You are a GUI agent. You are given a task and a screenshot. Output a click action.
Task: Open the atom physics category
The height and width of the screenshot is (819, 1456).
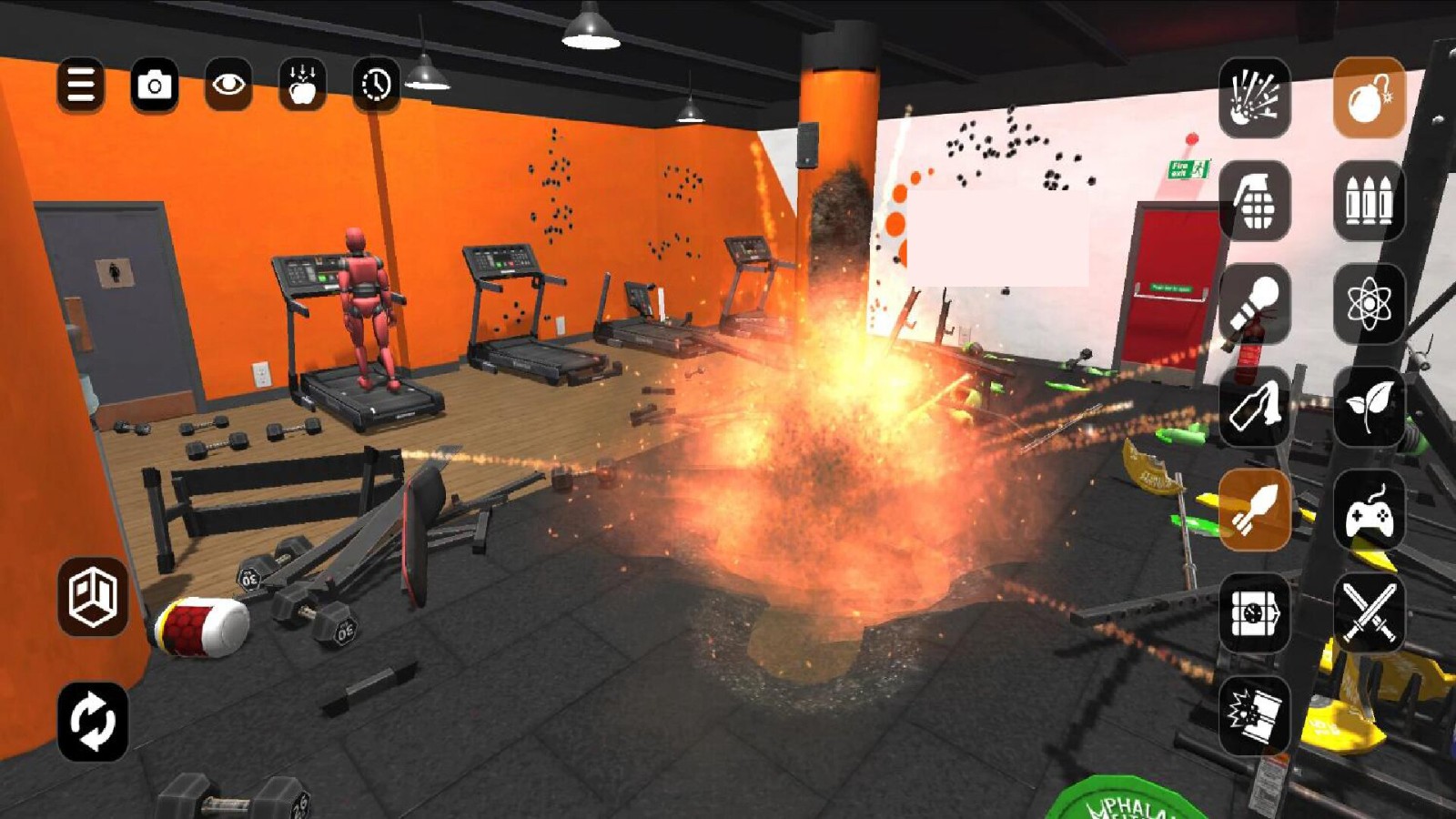[1369, 304]
